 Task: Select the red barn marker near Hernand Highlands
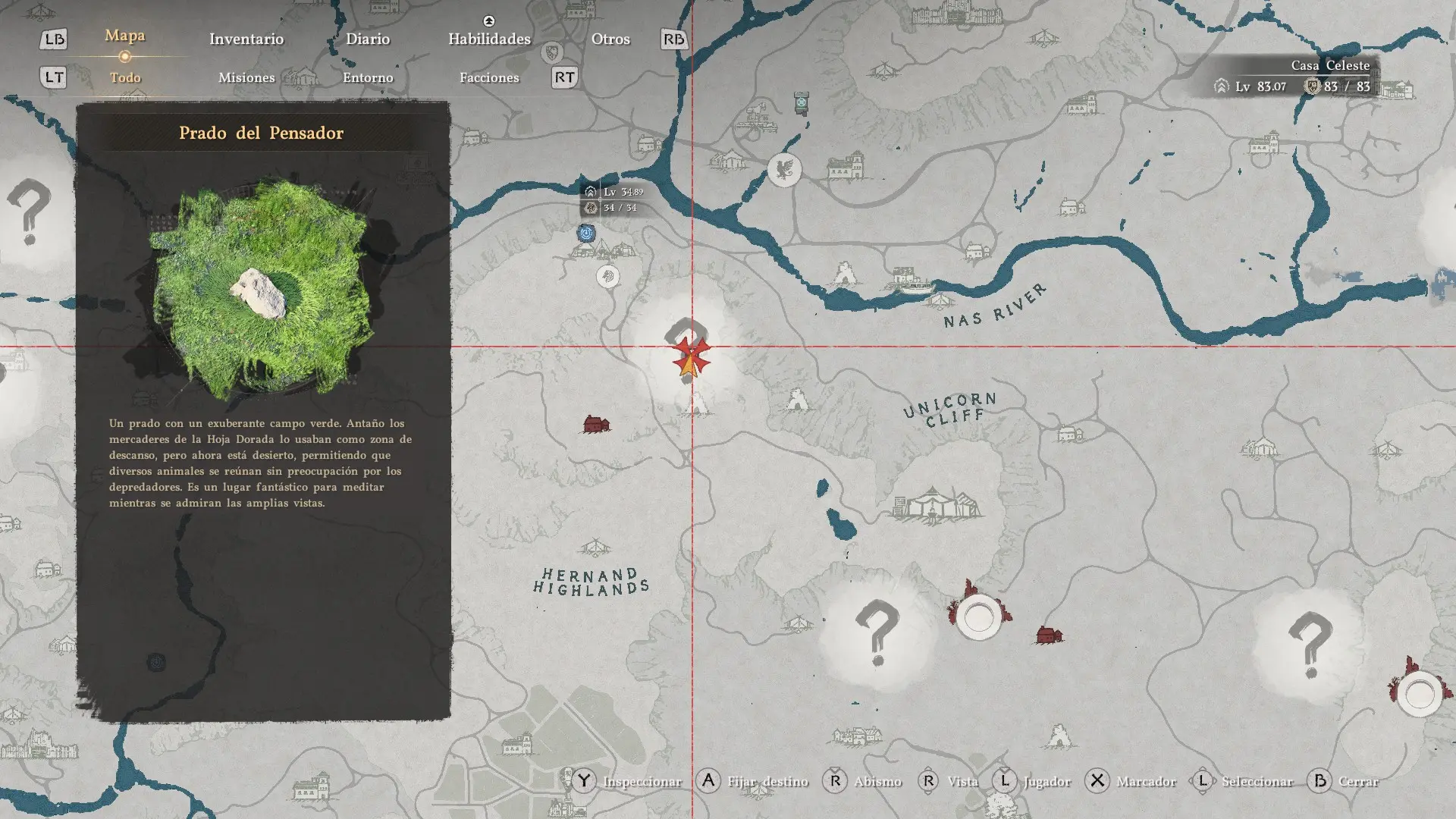point(595,423)
